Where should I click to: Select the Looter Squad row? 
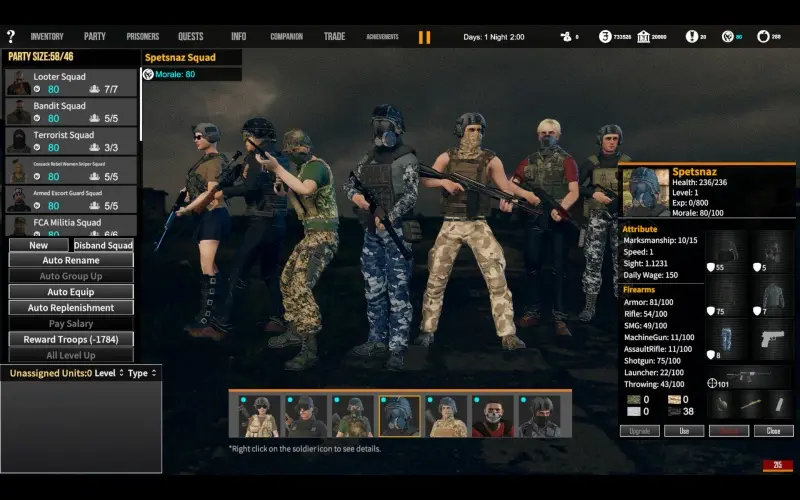point(71,83)
